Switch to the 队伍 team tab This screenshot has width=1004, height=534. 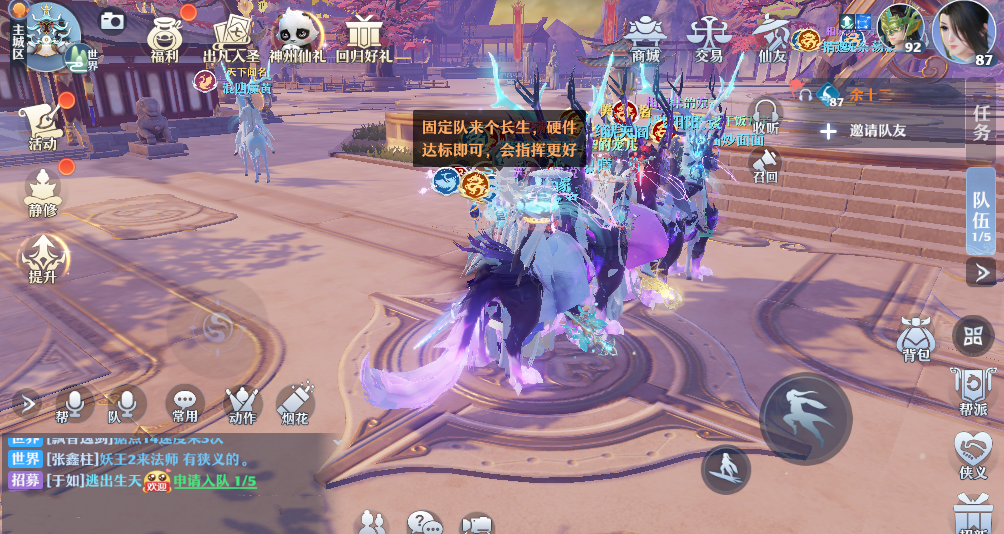[x=981, y=208]
